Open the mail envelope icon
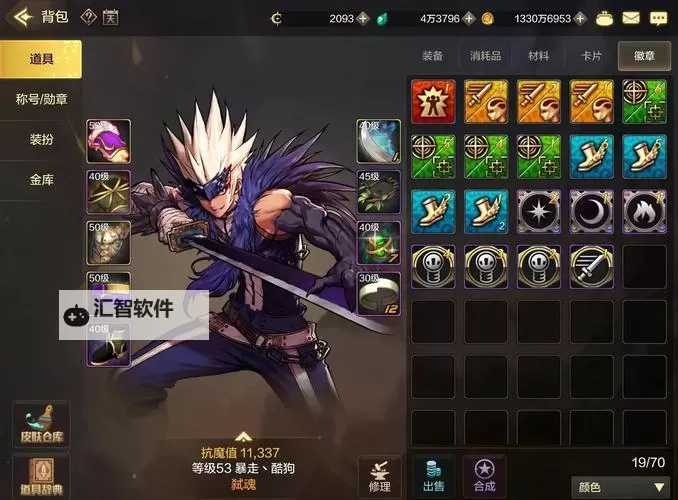Screen dimensions: 678x500 point(630,18)
